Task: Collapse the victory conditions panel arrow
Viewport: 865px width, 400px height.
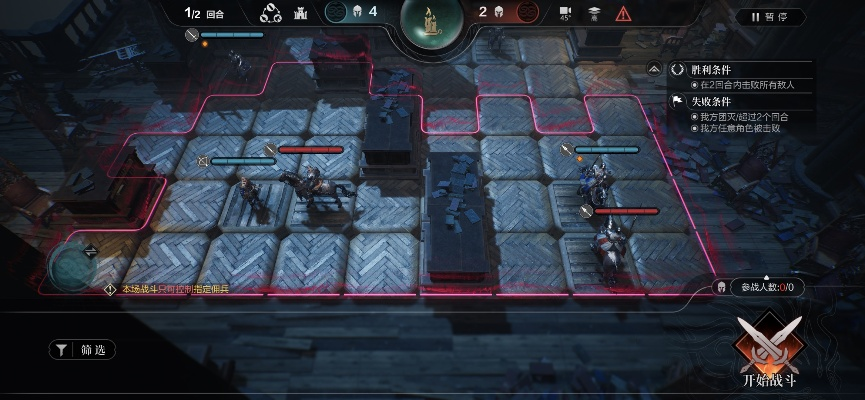Action: [x=654, y=69]
